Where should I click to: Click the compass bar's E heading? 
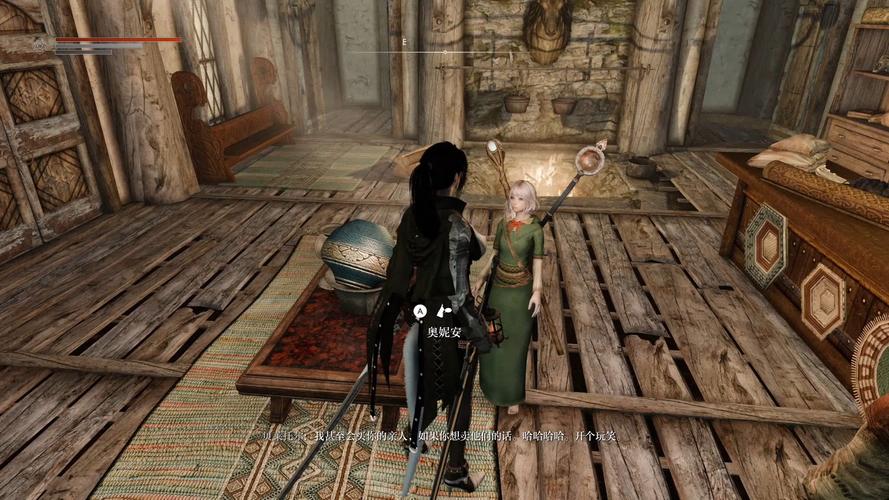click(x=405, y=43)
